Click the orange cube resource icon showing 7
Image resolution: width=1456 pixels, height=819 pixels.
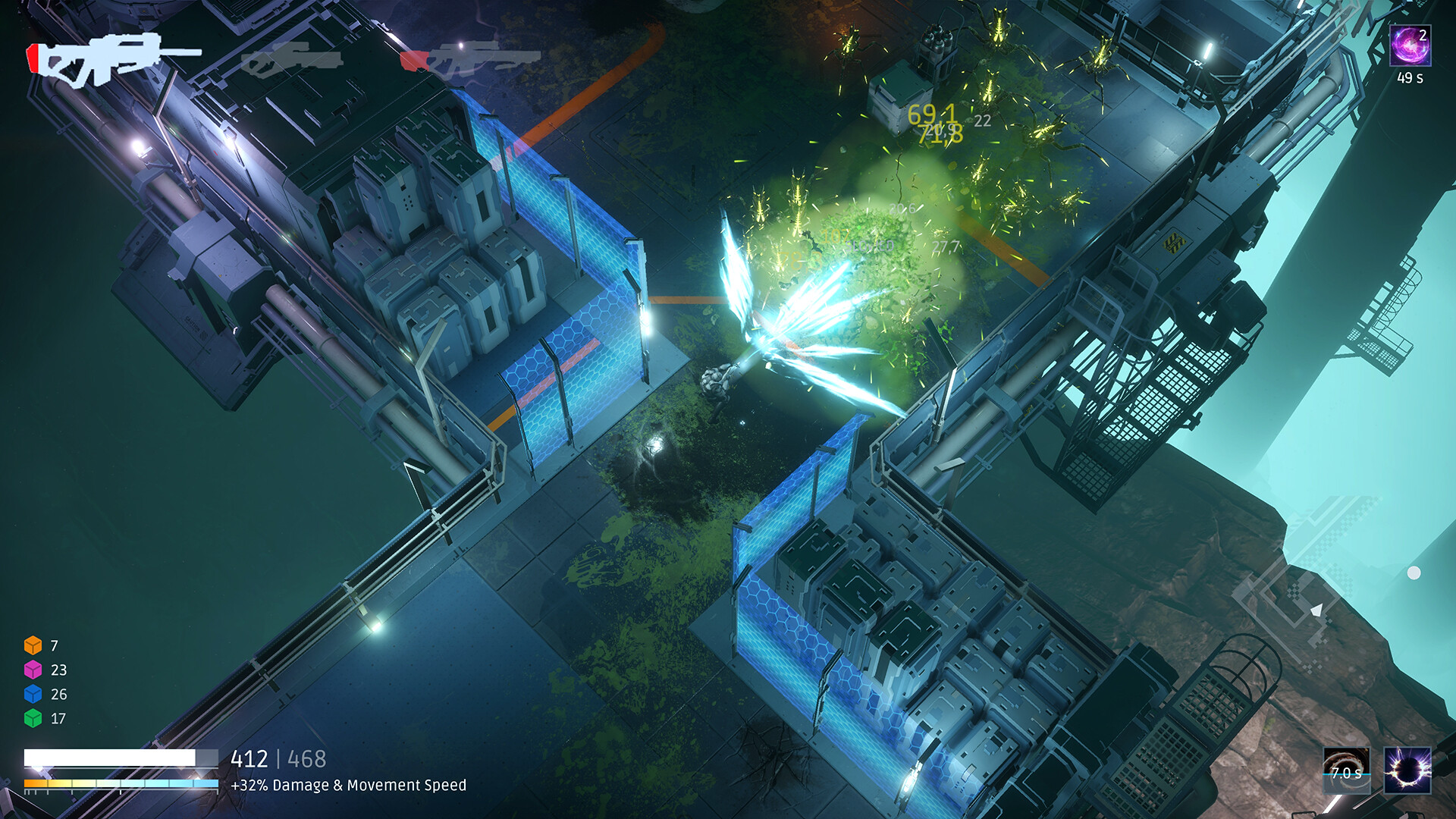(33, 647)
